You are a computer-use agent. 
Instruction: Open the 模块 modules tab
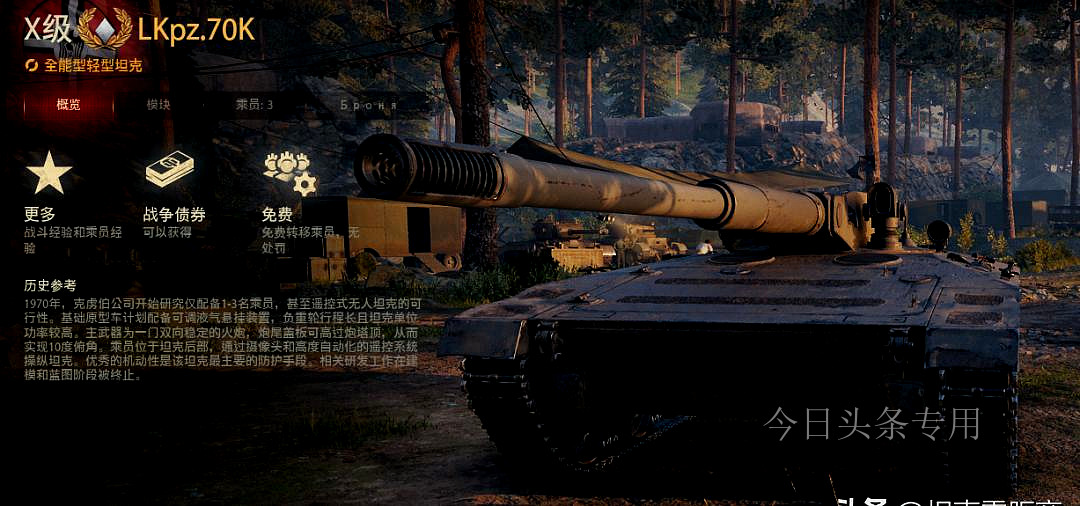click(x=158, y=104)
